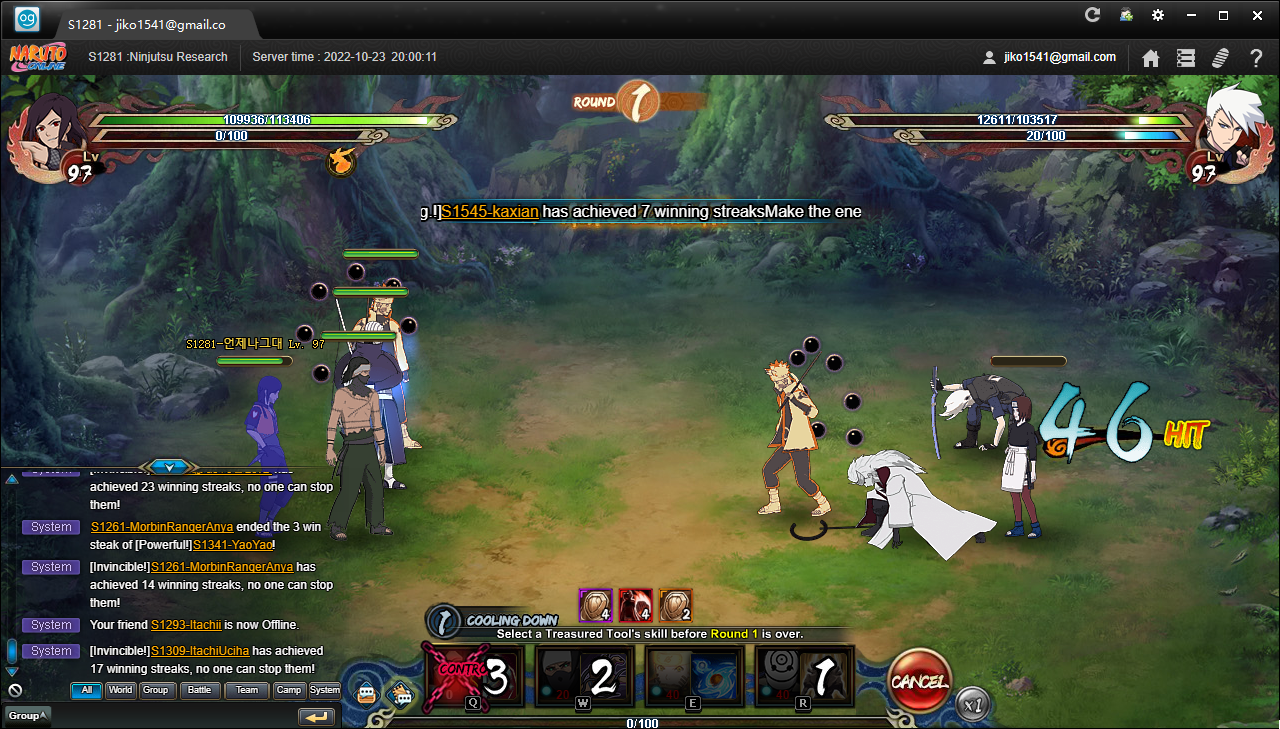Switch chat to the Battle tab
This screenshot has height=729, width=1280.
point(200,690)
